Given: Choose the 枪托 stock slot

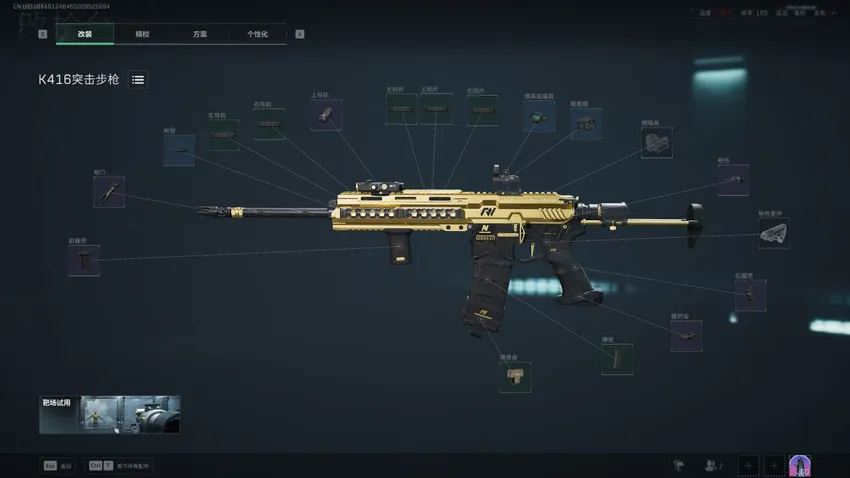Looking at the screenshot, I should pyautogui.click(x=733, y=180).
